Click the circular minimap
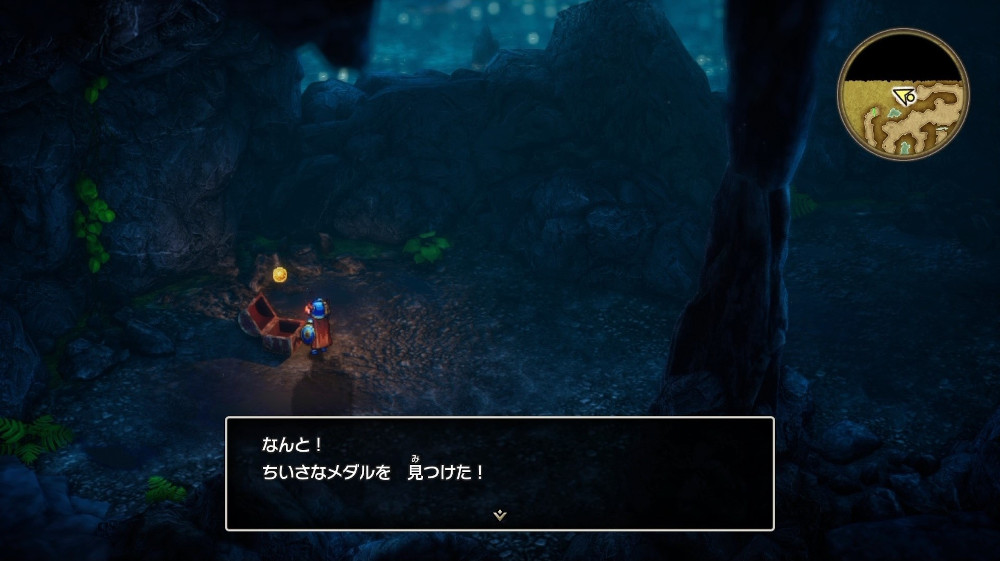 (903, 93)
